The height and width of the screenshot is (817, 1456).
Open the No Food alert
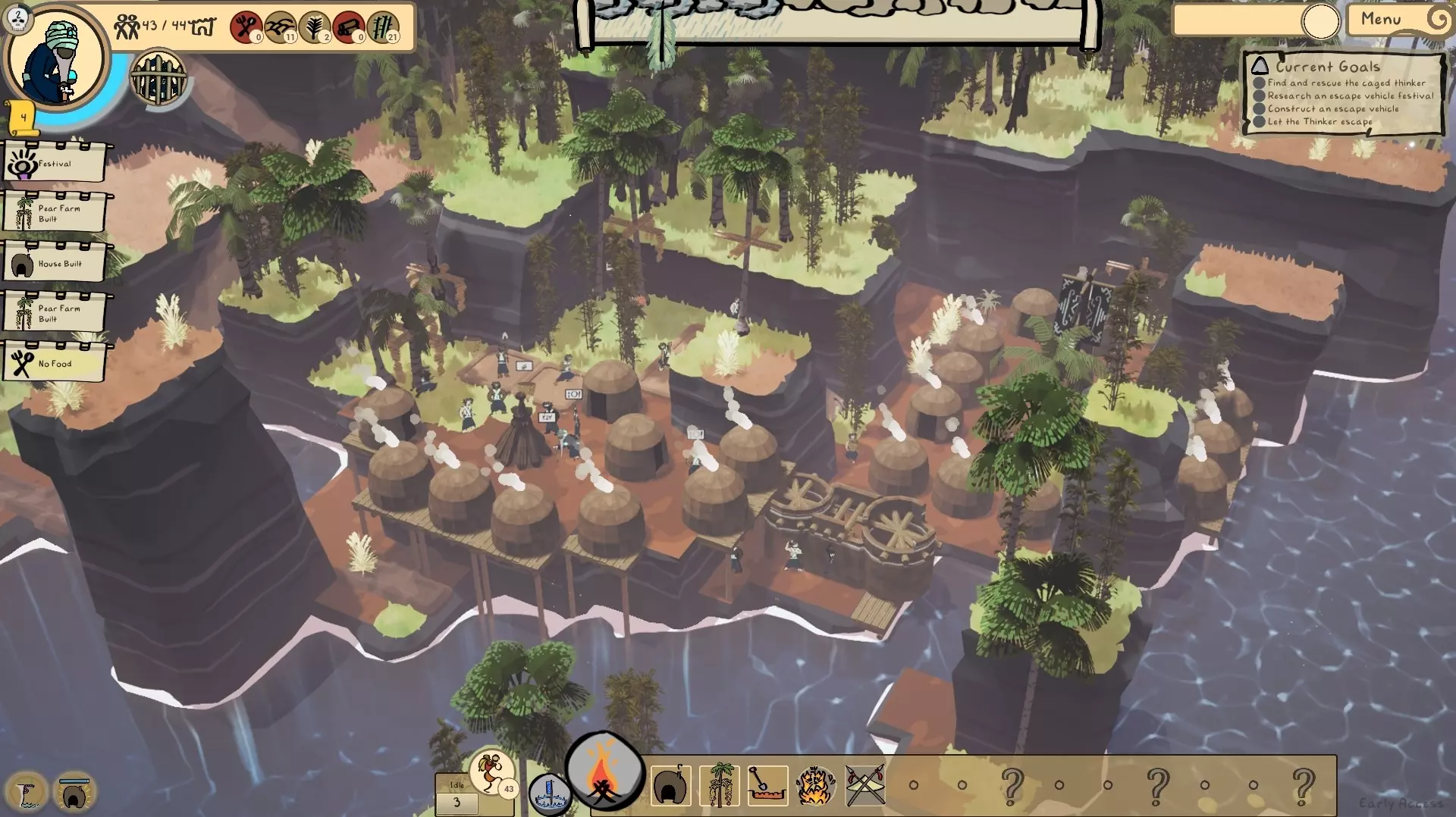[54, 364]
